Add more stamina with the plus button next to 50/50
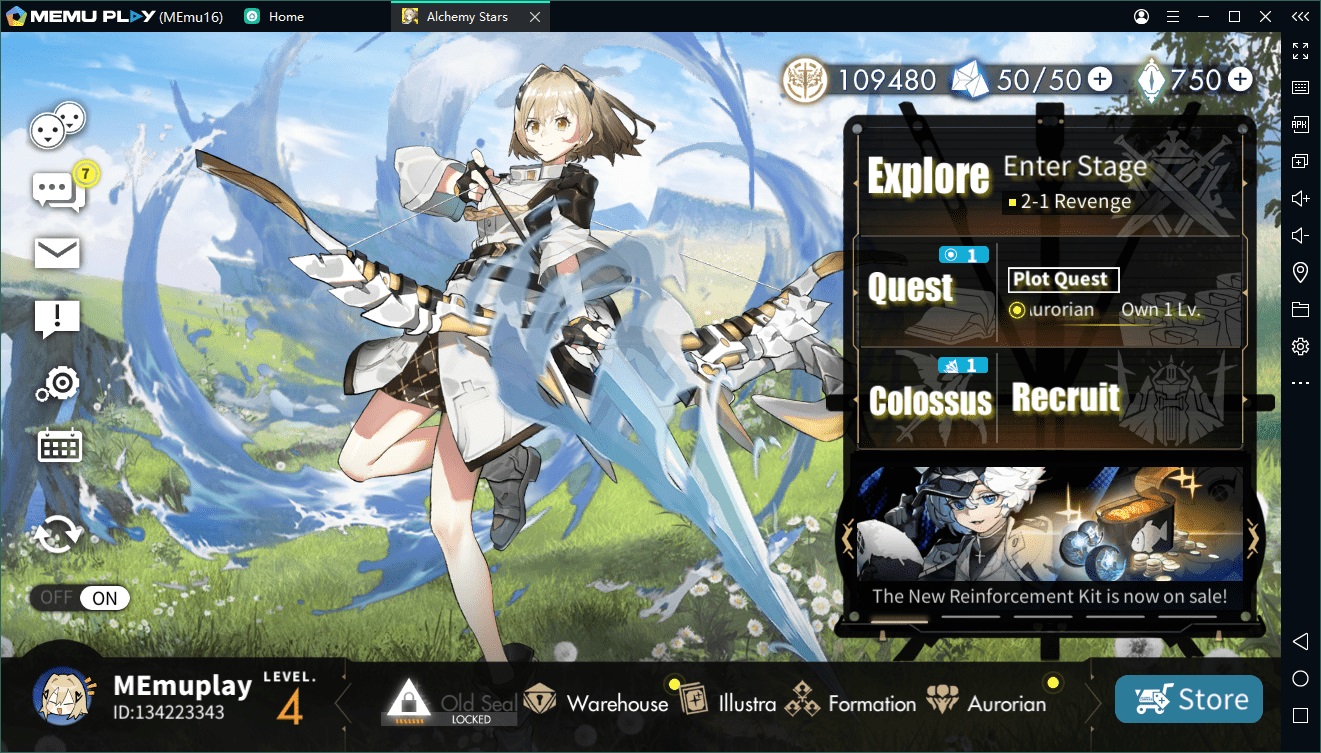This screenshot has height=753, width=1321. coord(1099,80)
